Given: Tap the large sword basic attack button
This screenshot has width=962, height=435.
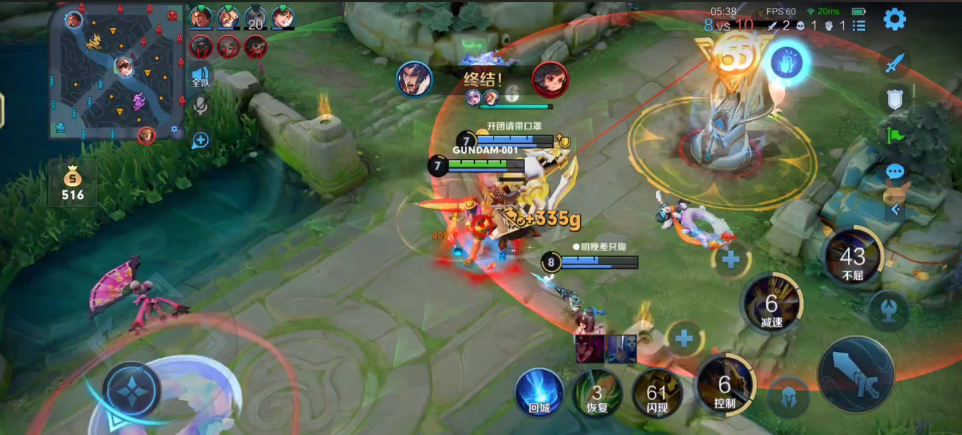Looking at the screenshot, I should (855, 373).
